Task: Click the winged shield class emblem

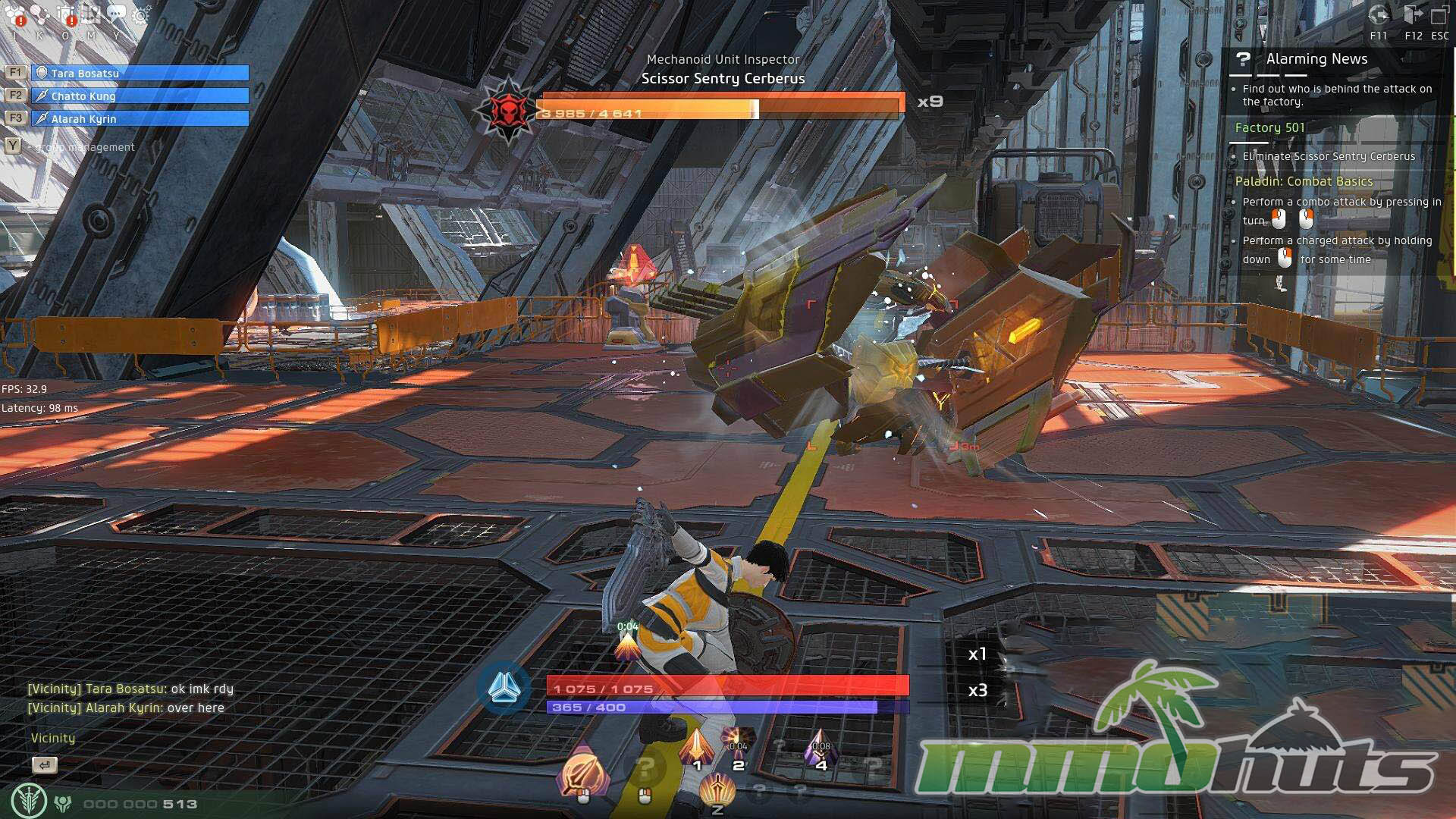Action: 29,801
